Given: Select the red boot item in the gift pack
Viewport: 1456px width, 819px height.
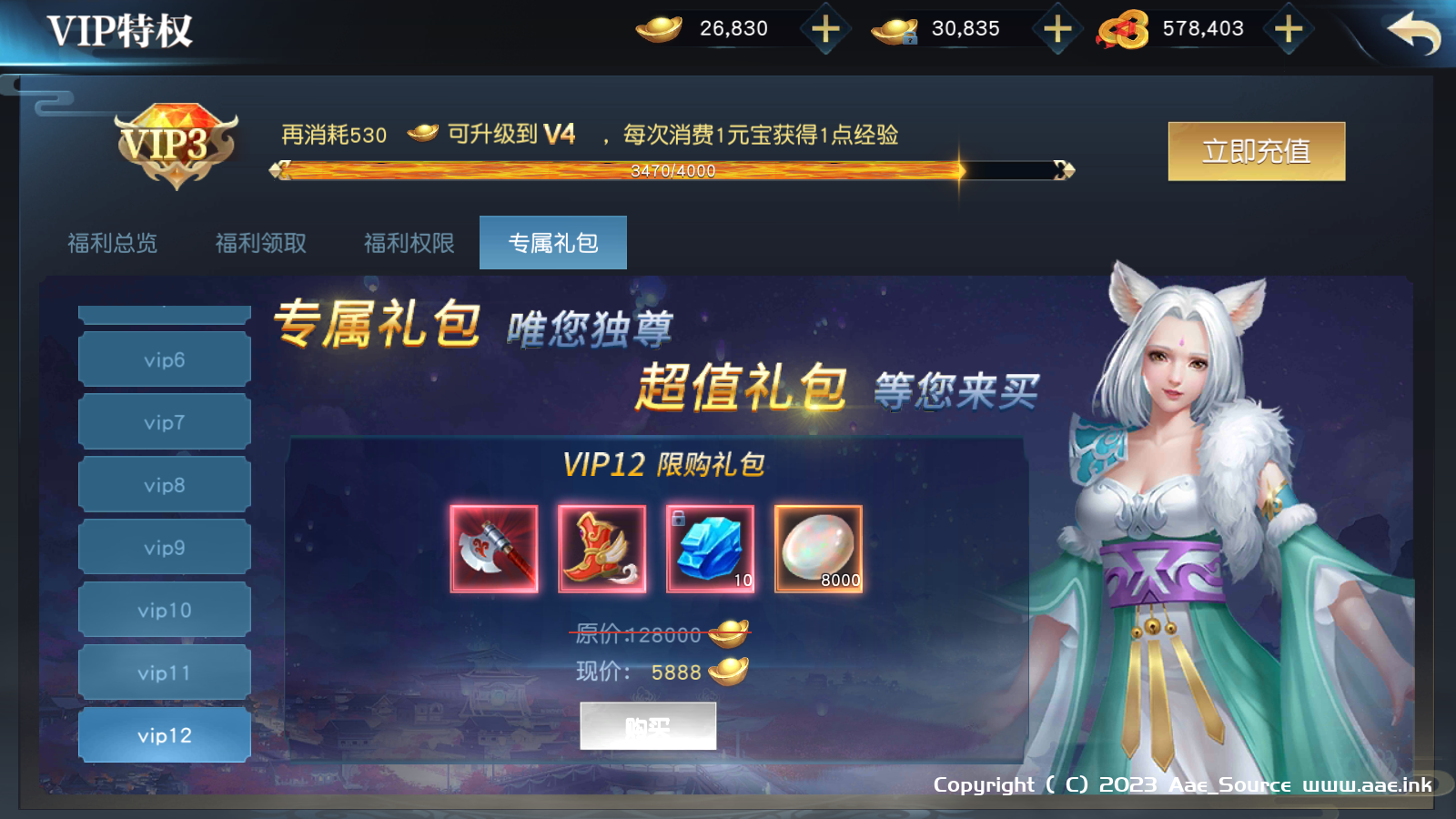Looking at the screenshot, I should pos(602,548).
